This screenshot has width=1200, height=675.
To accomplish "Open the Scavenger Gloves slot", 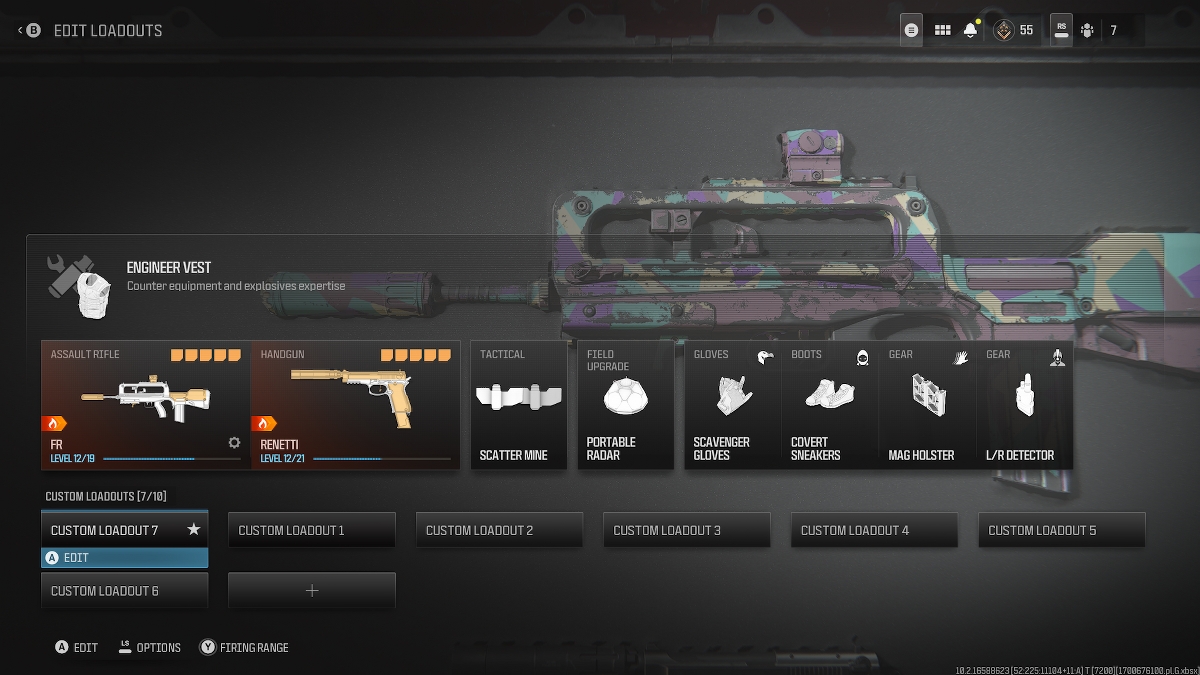I will (732, 404).
